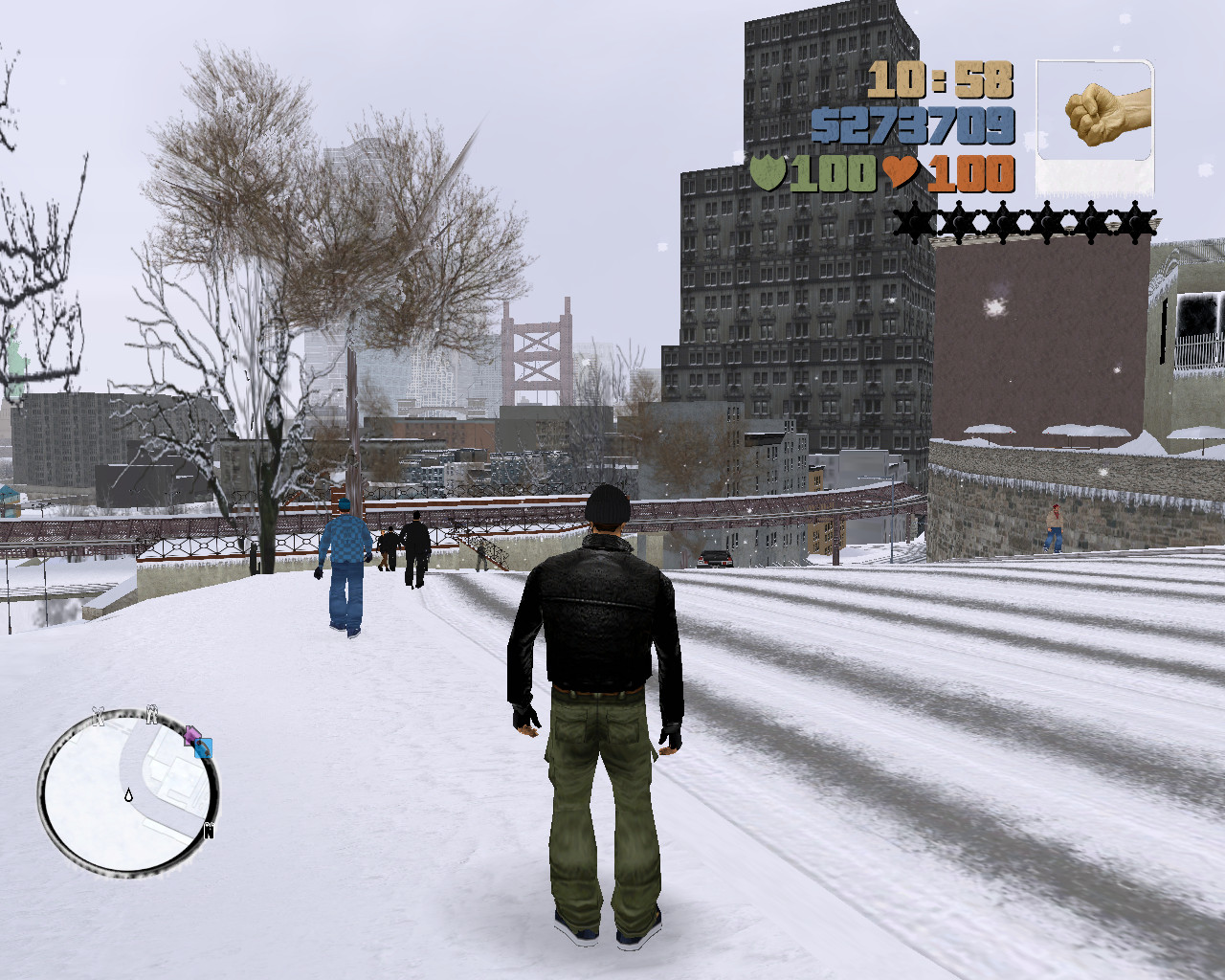The image size is (1225, 980).
Task: Click the white player arrow in the radar center
Action: [x=128, y=795]
